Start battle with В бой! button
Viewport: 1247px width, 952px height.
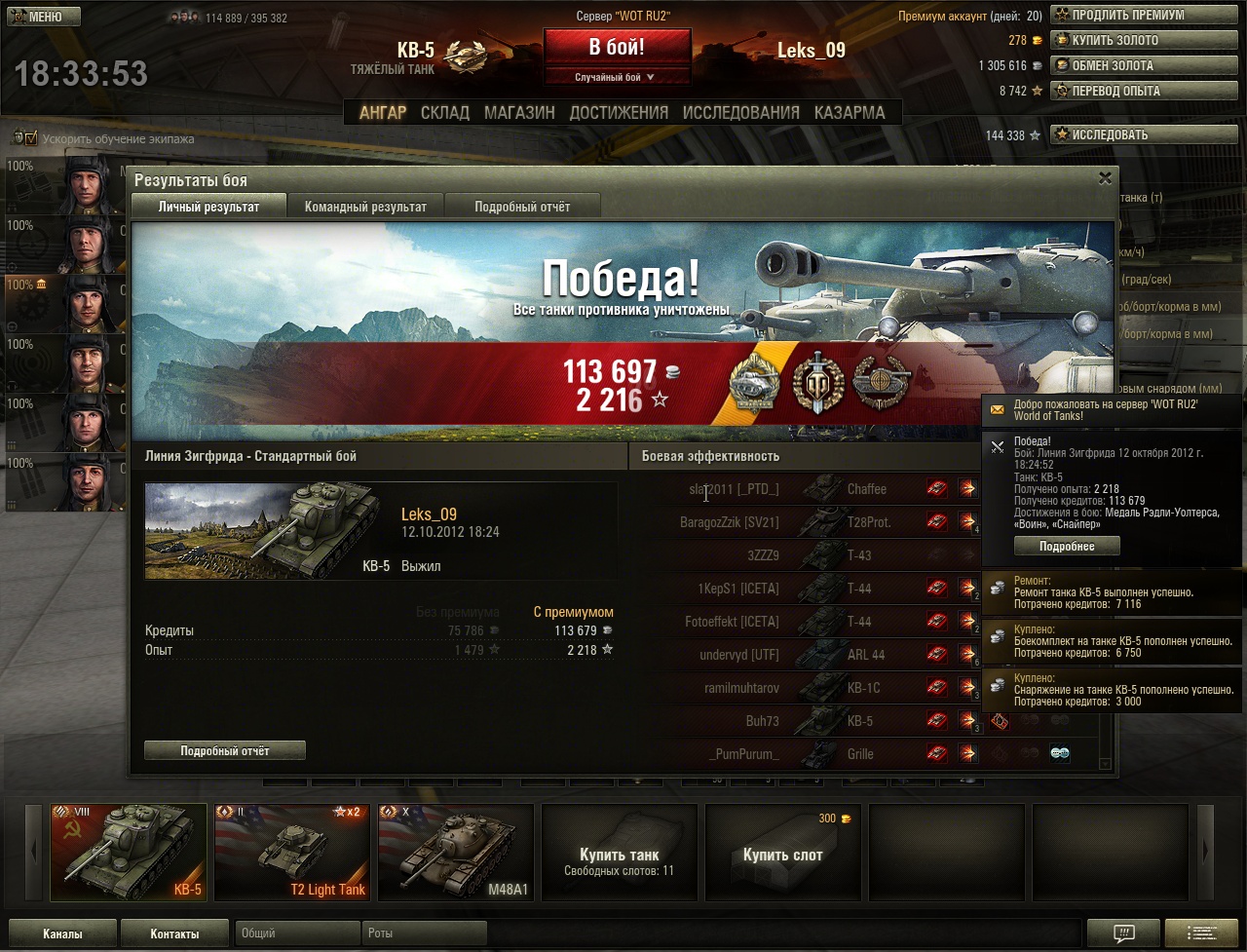[x=617, y=48]
